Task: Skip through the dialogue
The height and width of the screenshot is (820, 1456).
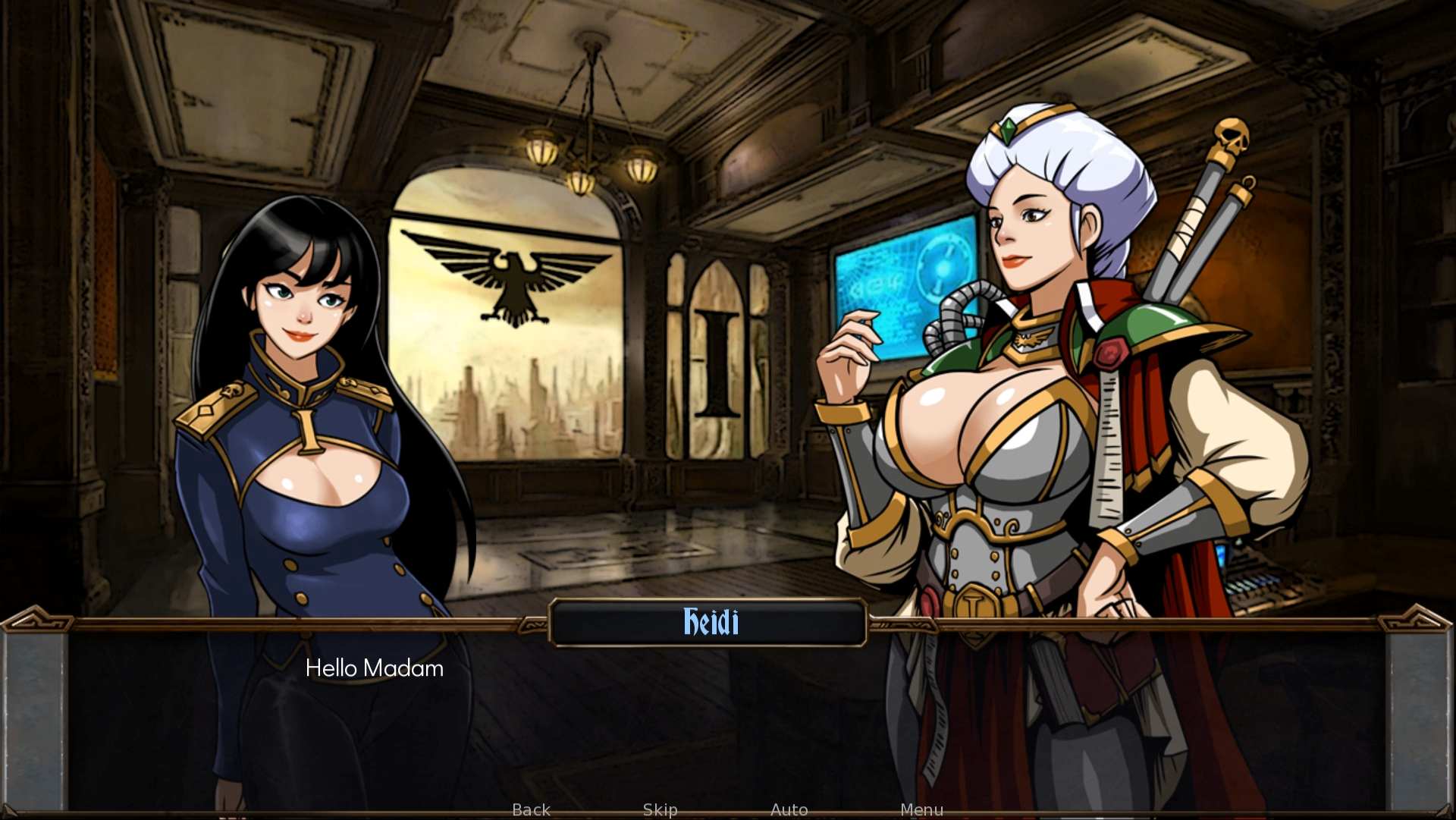Action: point(660,809)
